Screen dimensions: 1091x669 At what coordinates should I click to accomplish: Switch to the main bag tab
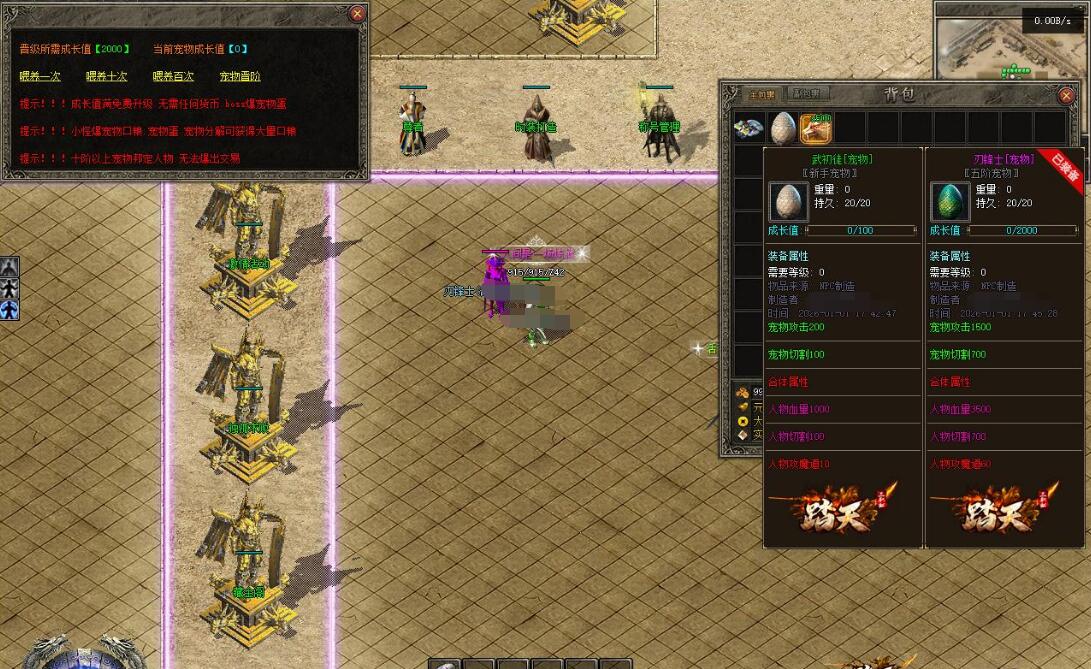pyautogui.click(x=763, y=94)
